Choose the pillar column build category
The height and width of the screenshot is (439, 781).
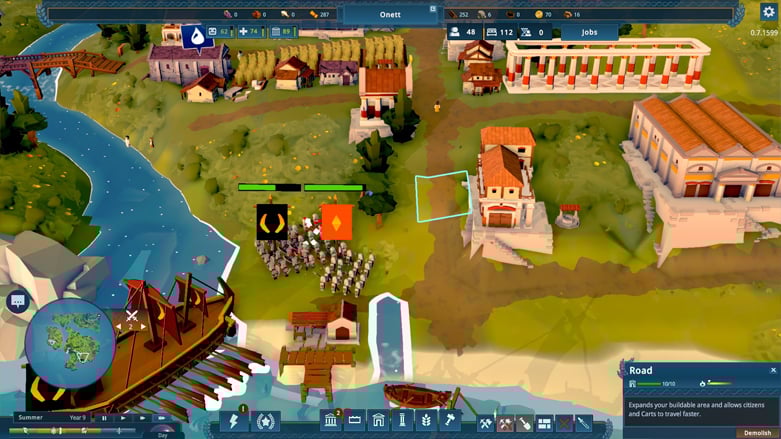click(402, 422)
